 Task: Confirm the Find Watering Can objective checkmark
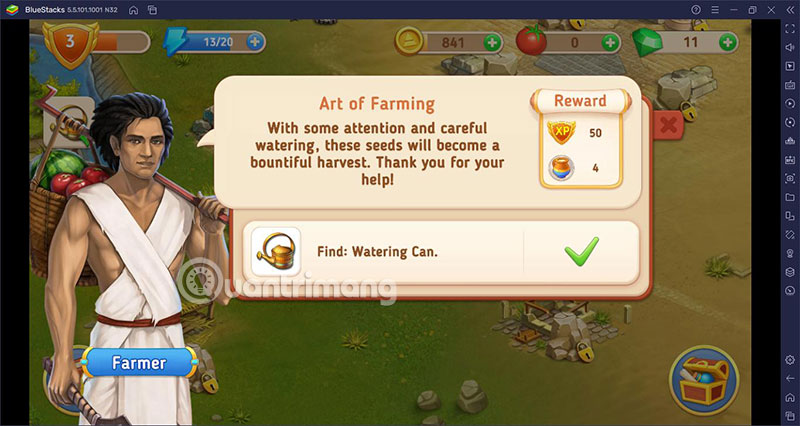pyautogui.click(x=581, y=250)
